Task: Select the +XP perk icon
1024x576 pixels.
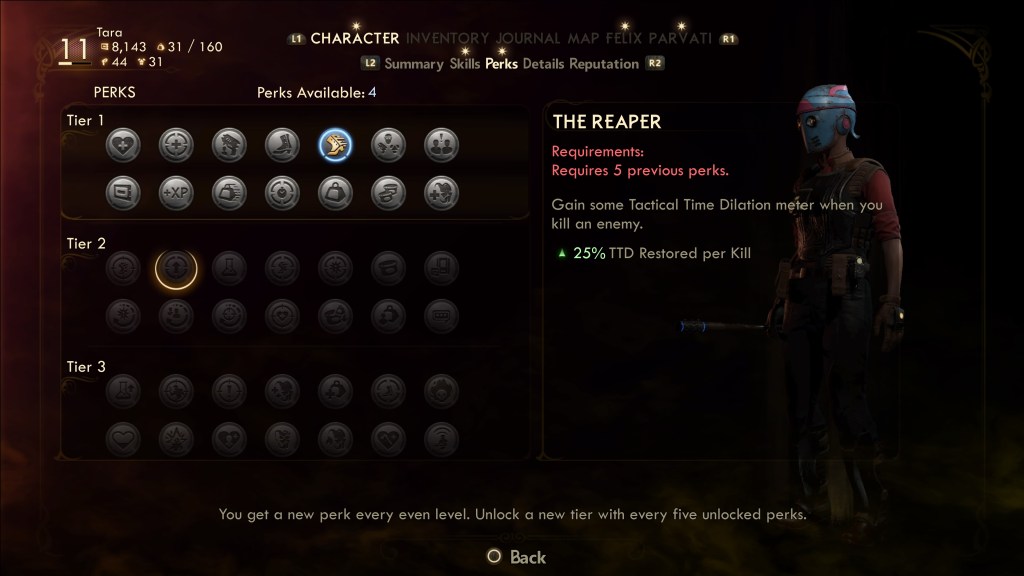Action: [176, 192]
